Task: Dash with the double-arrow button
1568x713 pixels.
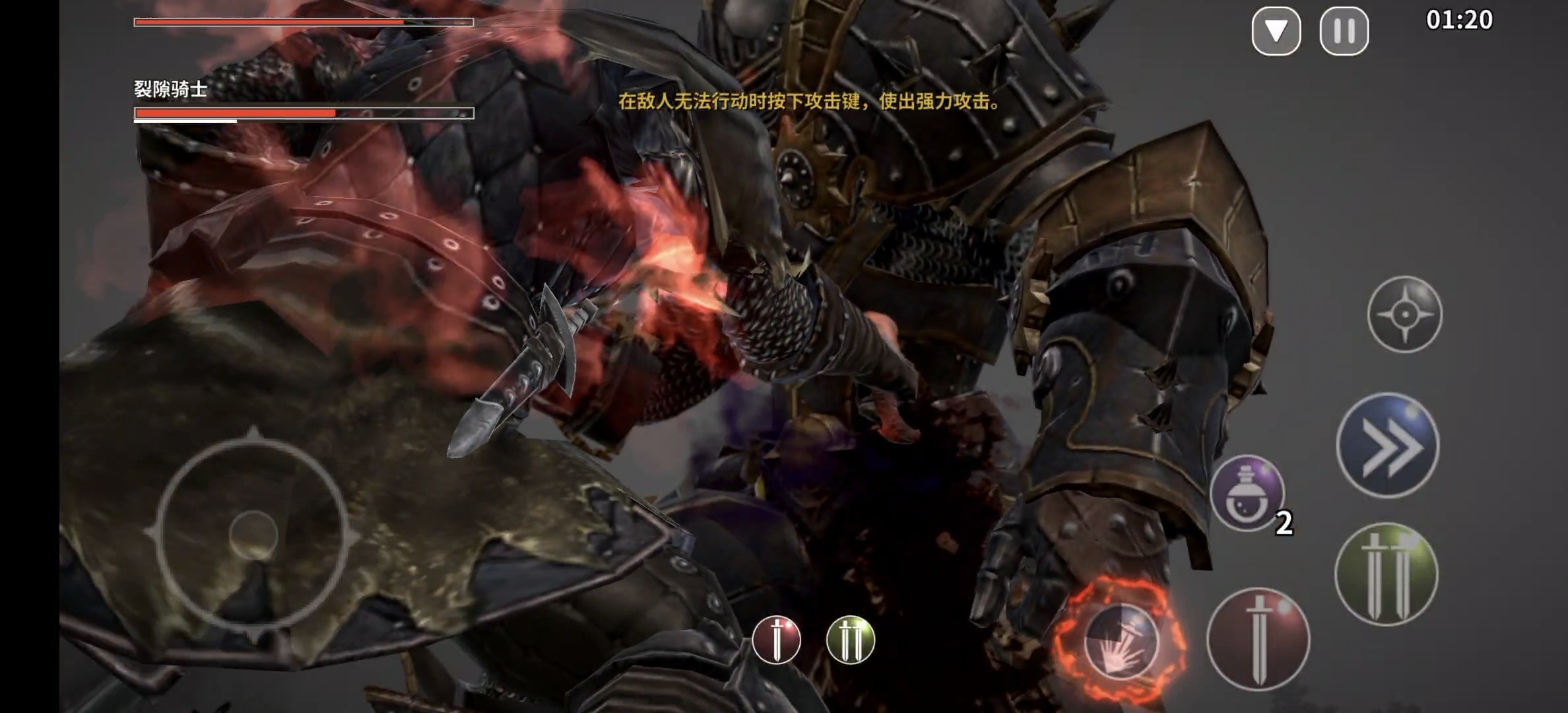Action: coord(1387,446)
